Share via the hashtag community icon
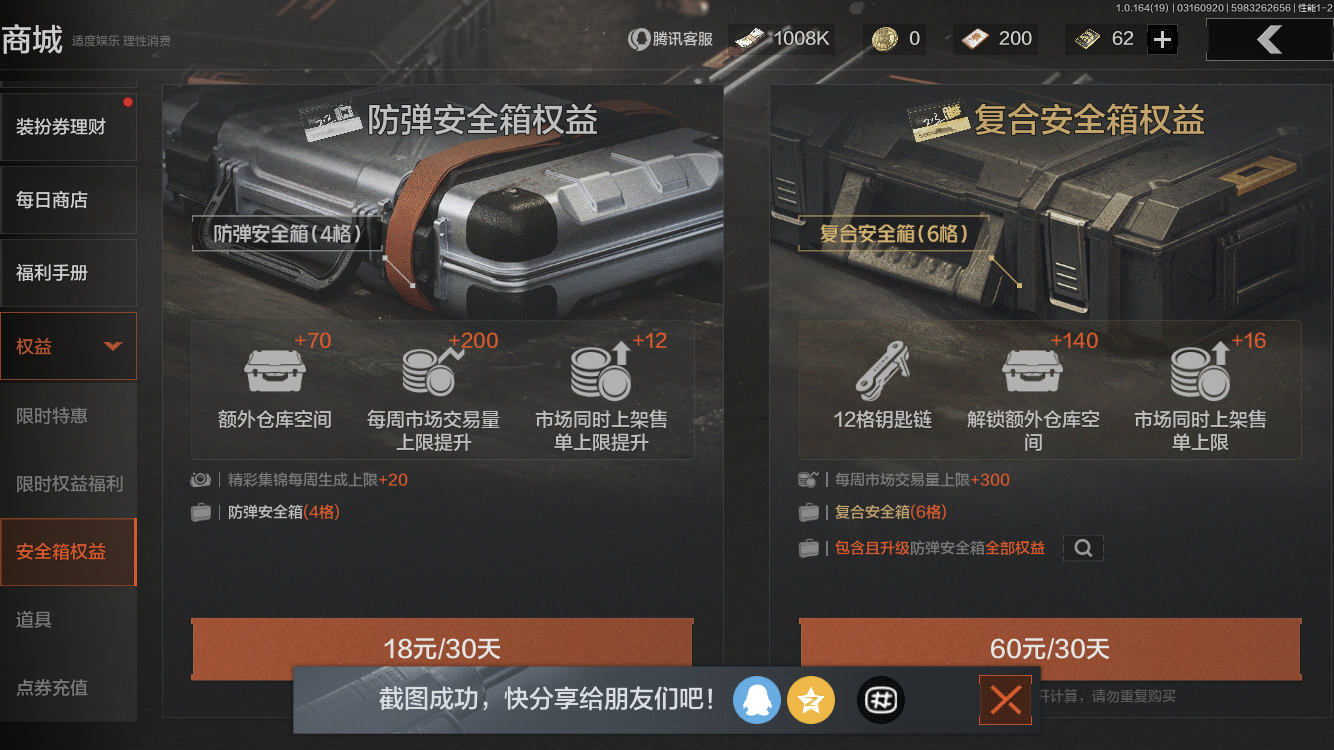 tap(880, 700)
